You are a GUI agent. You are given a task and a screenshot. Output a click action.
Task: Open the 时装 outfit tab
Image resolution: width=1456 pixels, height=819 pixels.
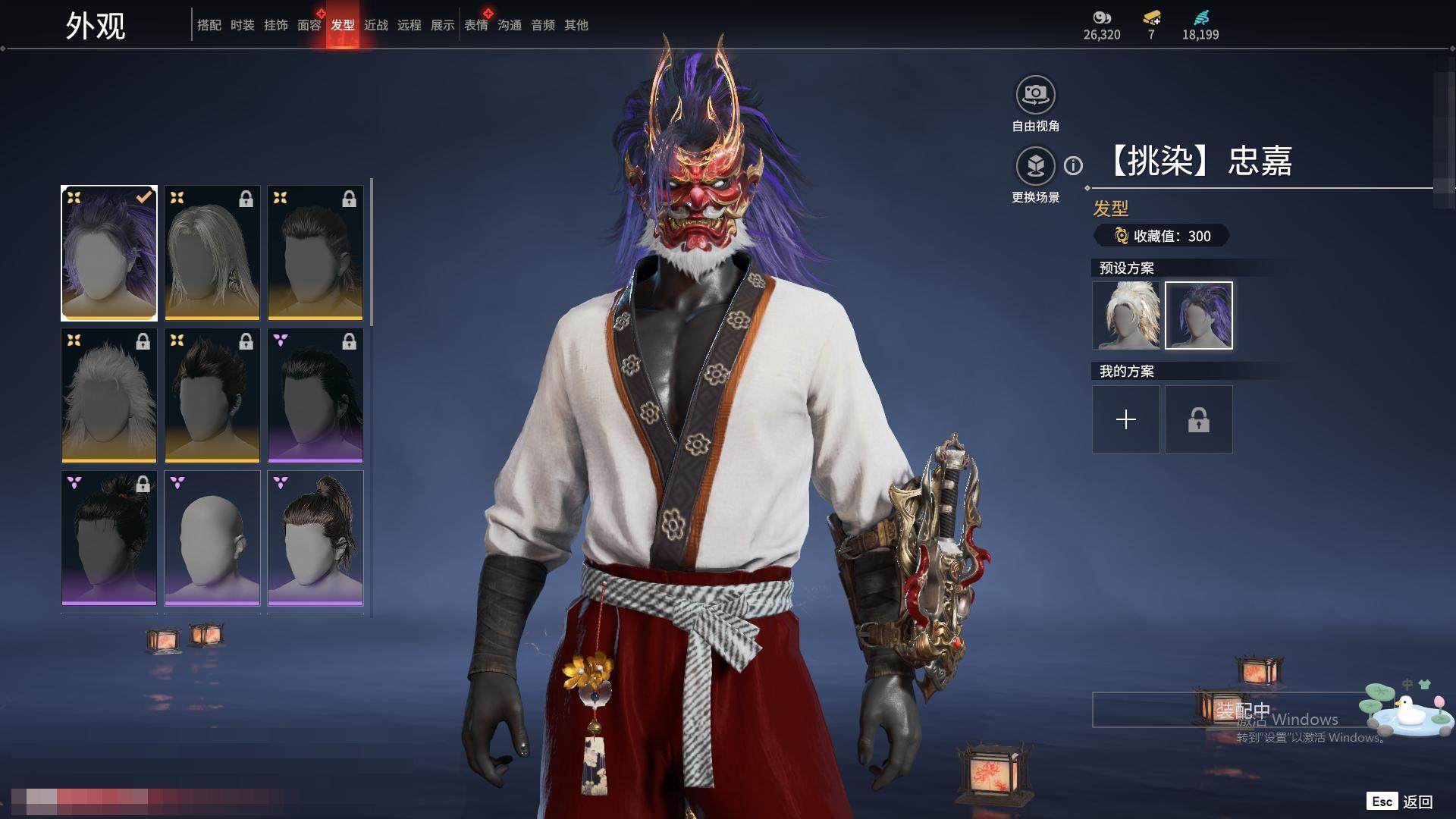coord(242,25)
